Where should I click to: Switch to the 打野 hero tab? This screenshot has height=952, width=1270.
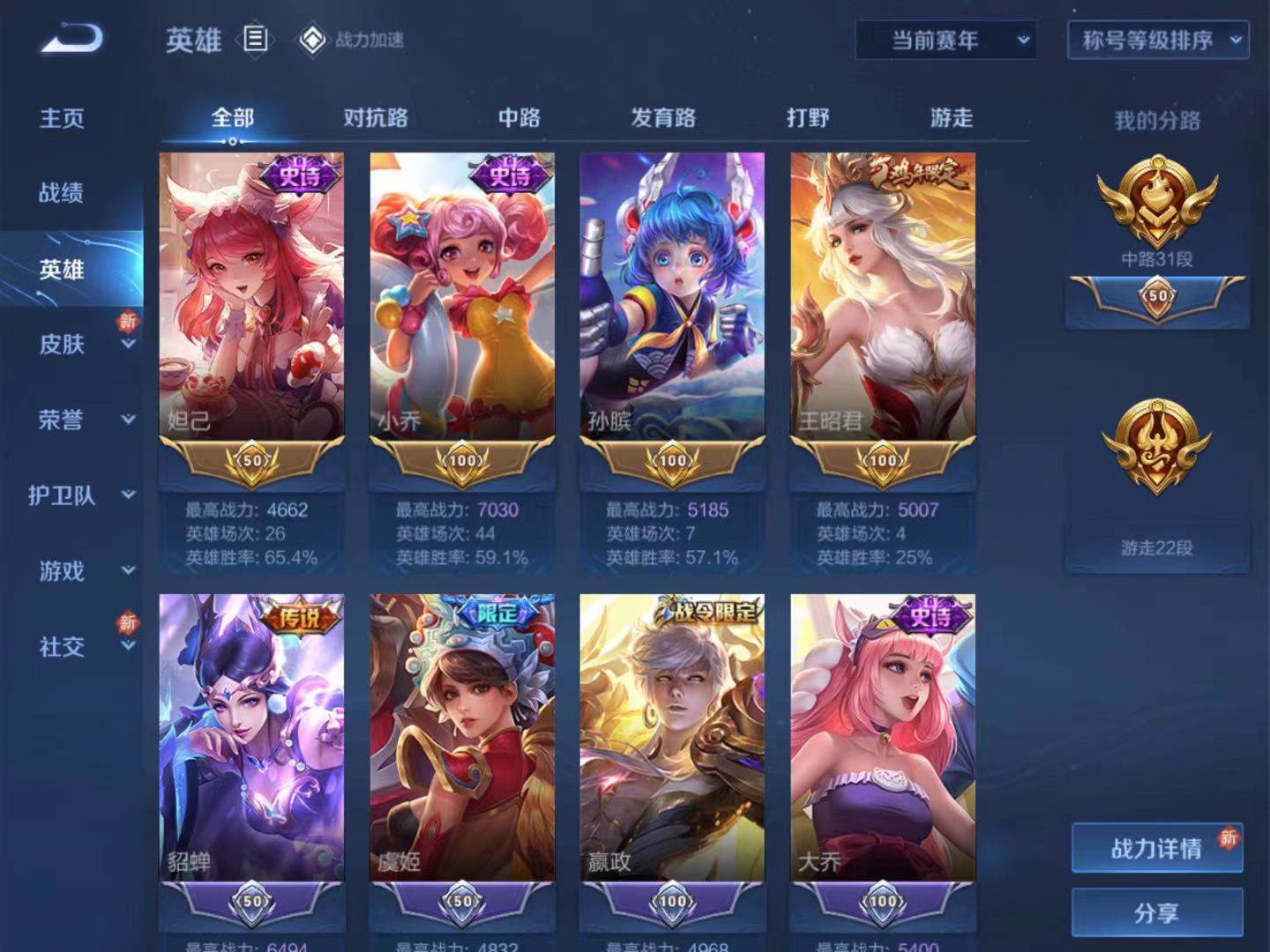coord(807,117)
